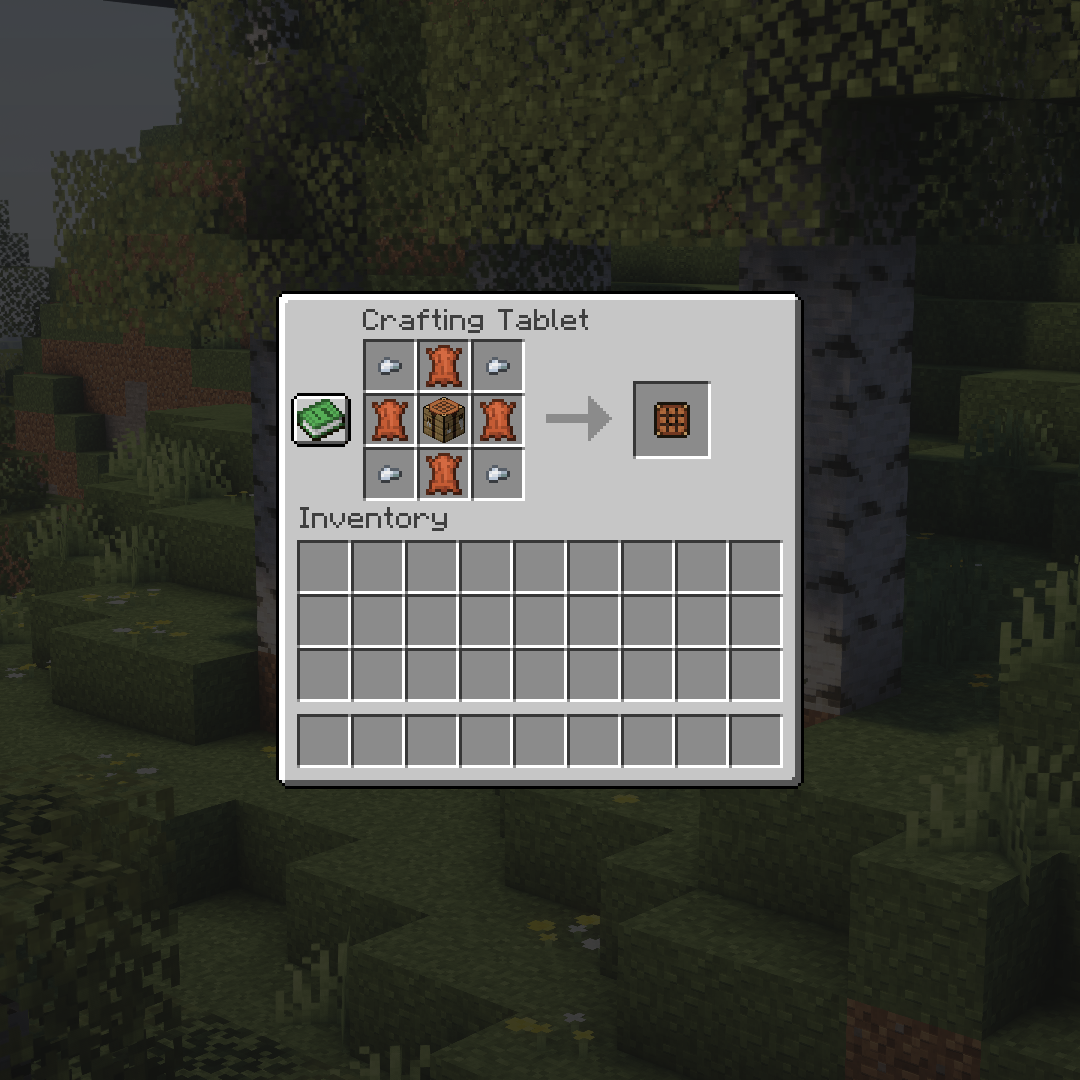This screenshot has width=1080, height=1080.
Task: Take the crafted item from the output slot
Action: [672, 420]
